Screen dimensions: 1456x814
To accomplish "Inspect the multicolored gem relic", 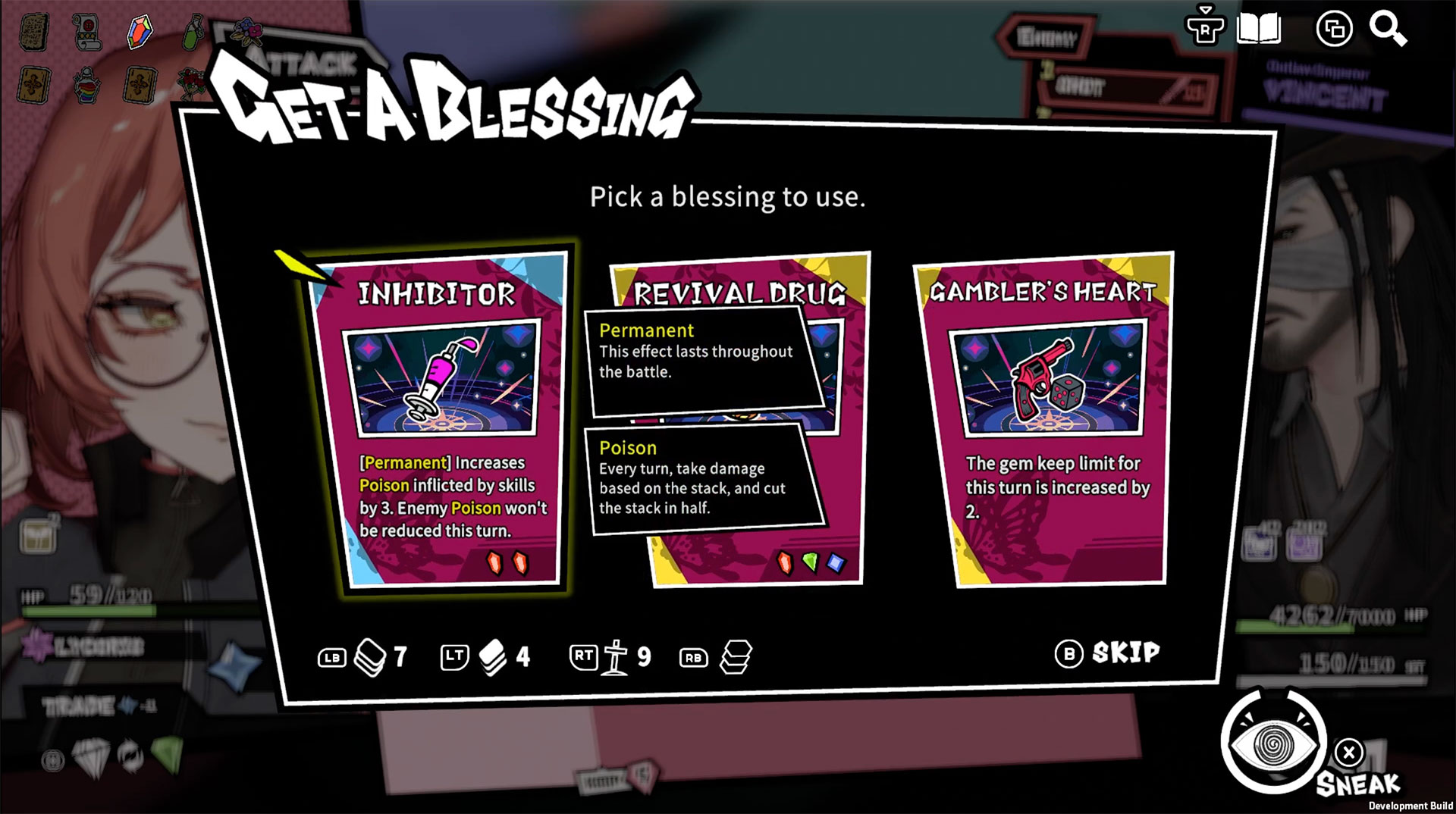I will coord(140,32).
